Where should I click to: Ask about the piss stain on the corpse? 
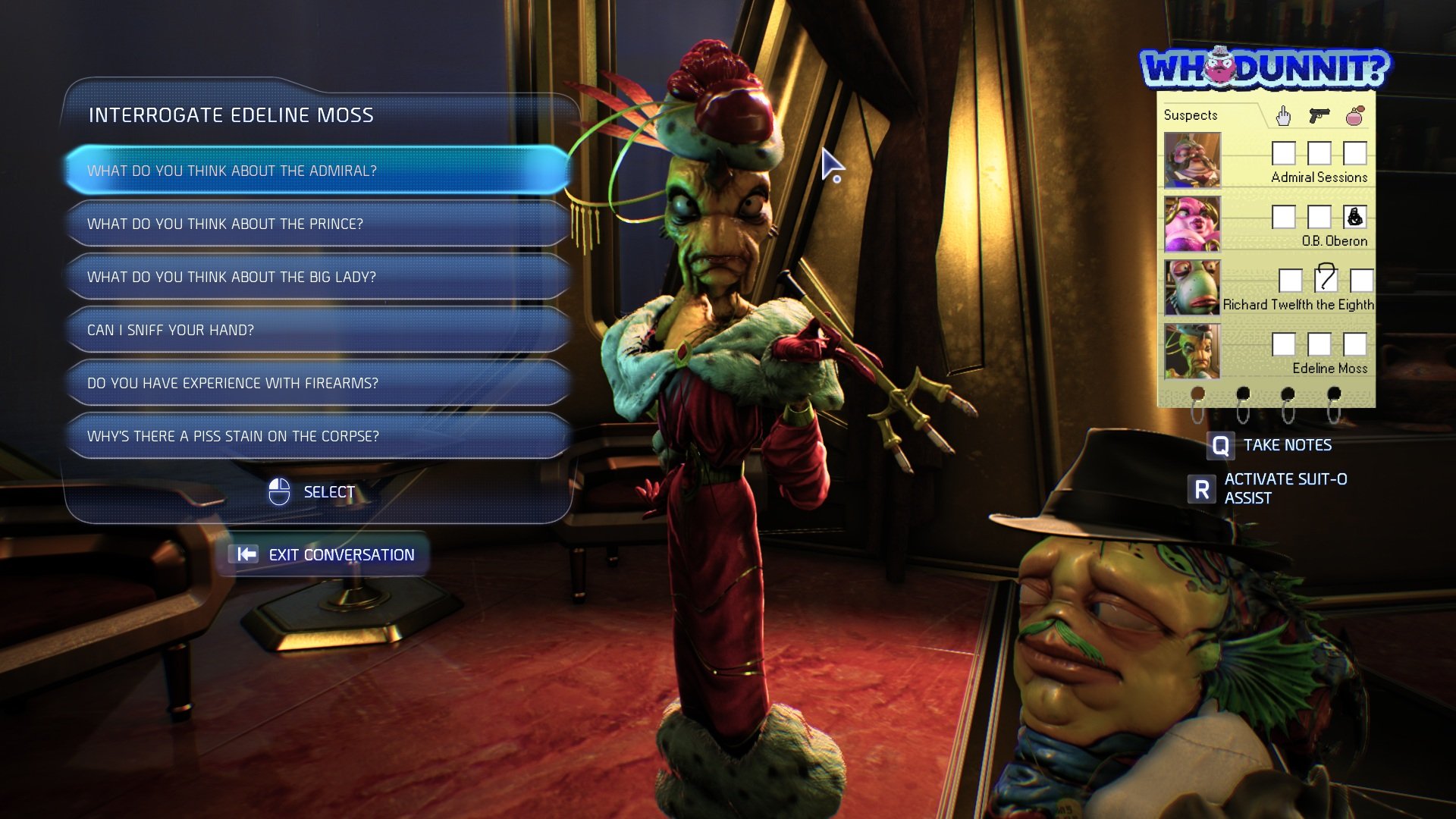317,436
